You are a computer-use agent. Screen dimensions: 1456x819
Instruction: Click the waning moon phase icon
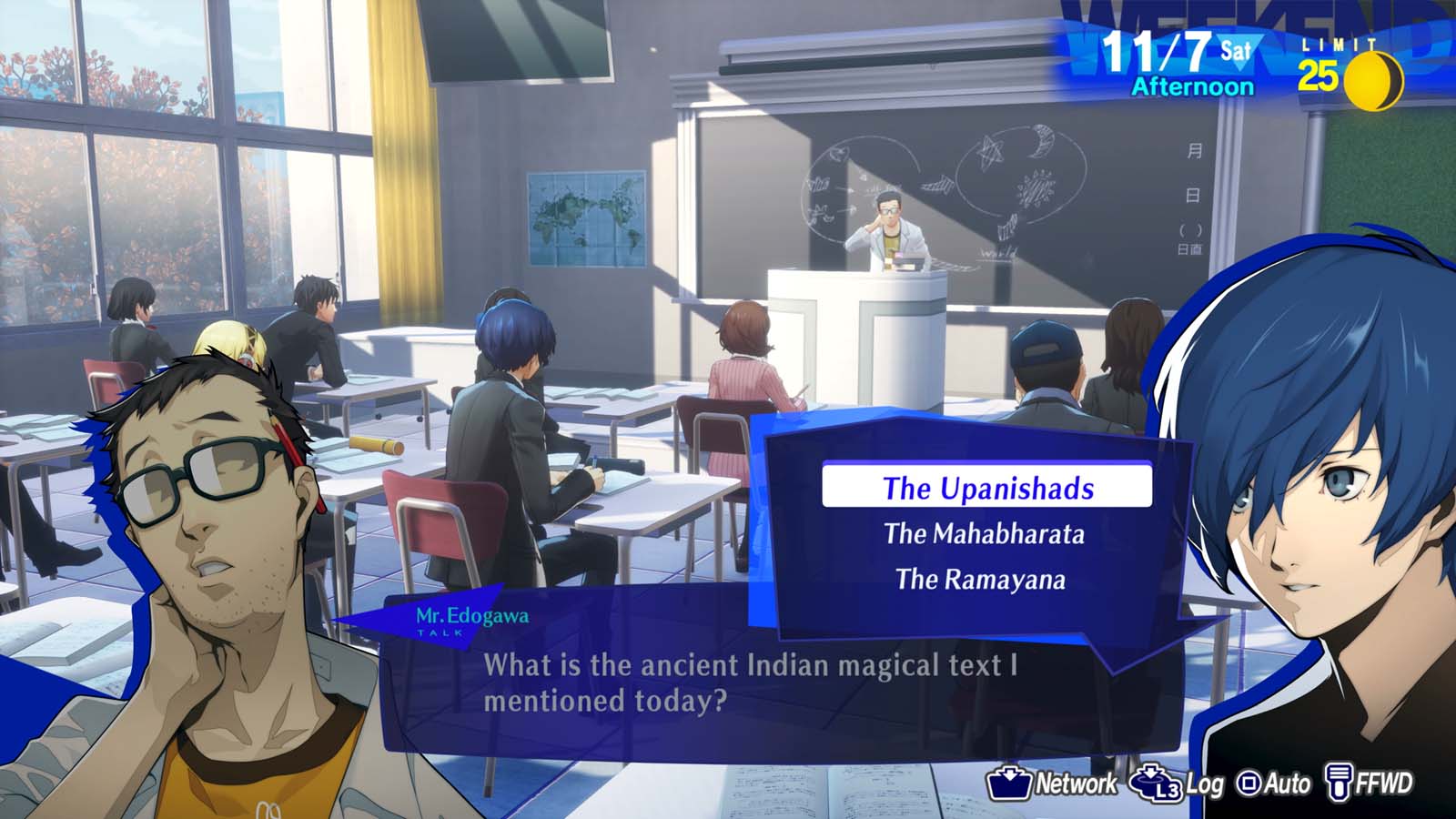pos(1374,80)
